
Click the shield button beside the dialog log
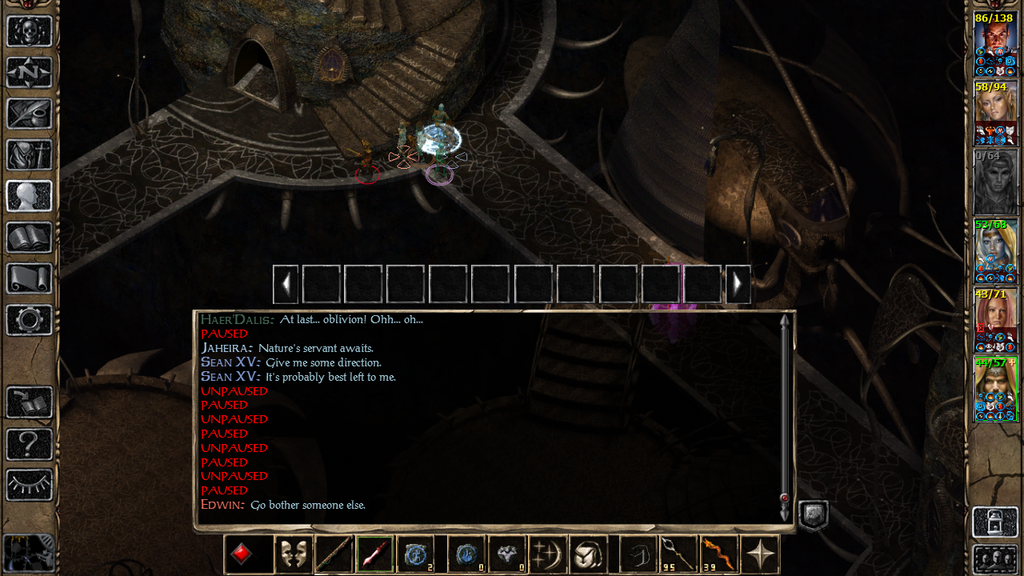click(x=812, y=514)
